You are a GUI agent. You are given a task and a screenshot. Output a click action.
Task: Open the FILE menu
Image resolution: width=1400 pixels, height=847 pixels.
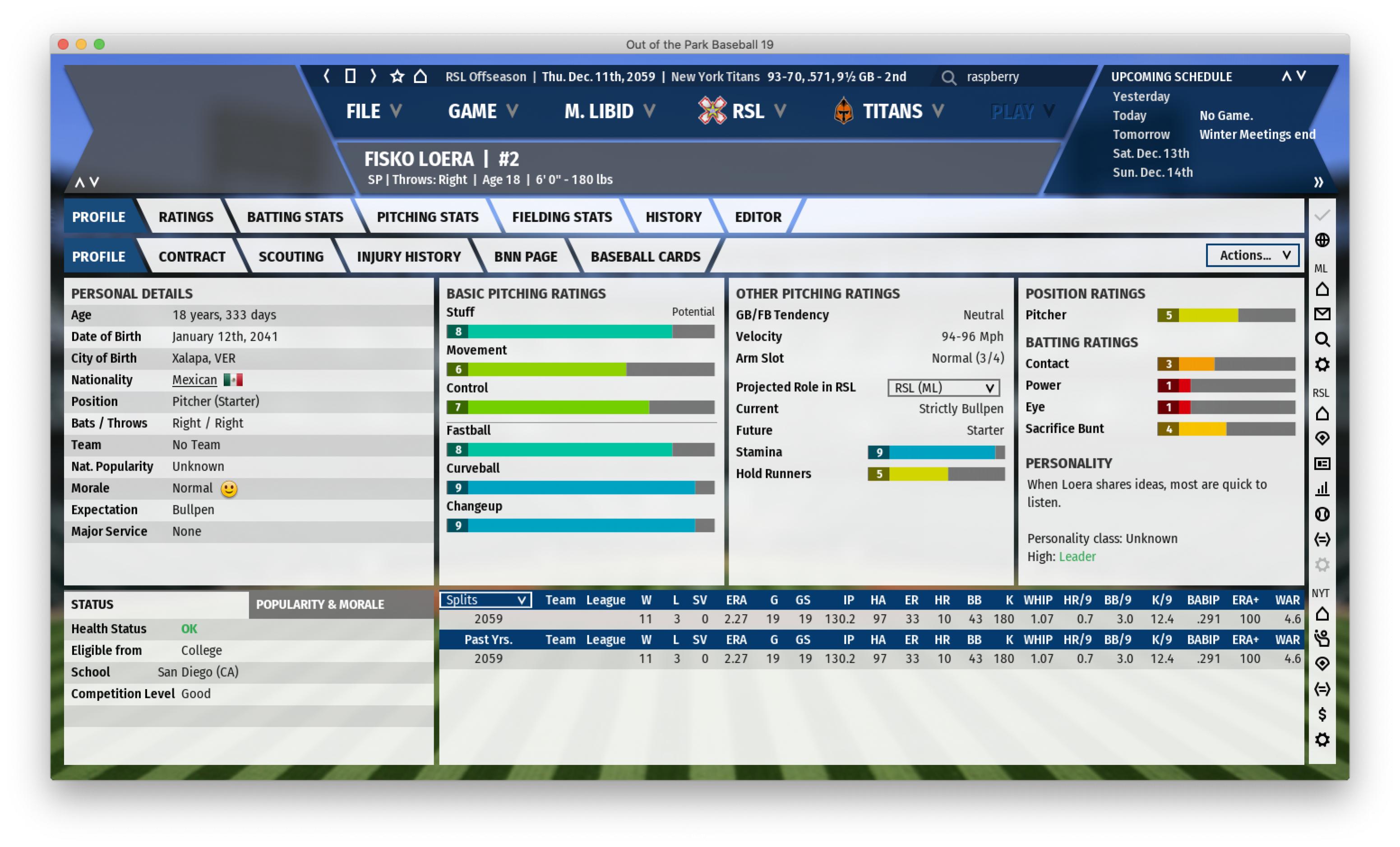click(373, 111)
